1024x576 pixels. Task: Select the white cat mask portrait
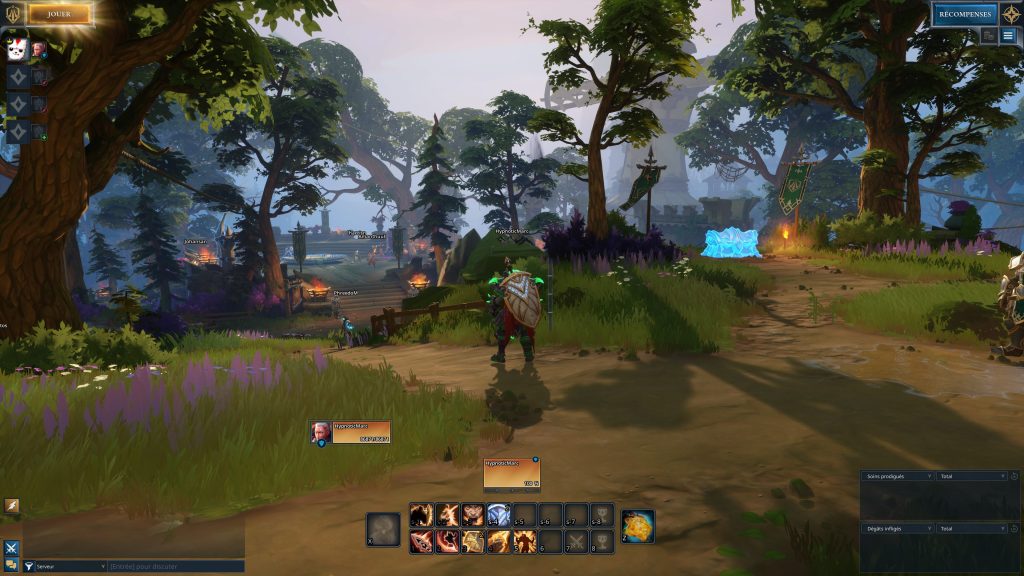pyautogui.click(x=17, y=49)
